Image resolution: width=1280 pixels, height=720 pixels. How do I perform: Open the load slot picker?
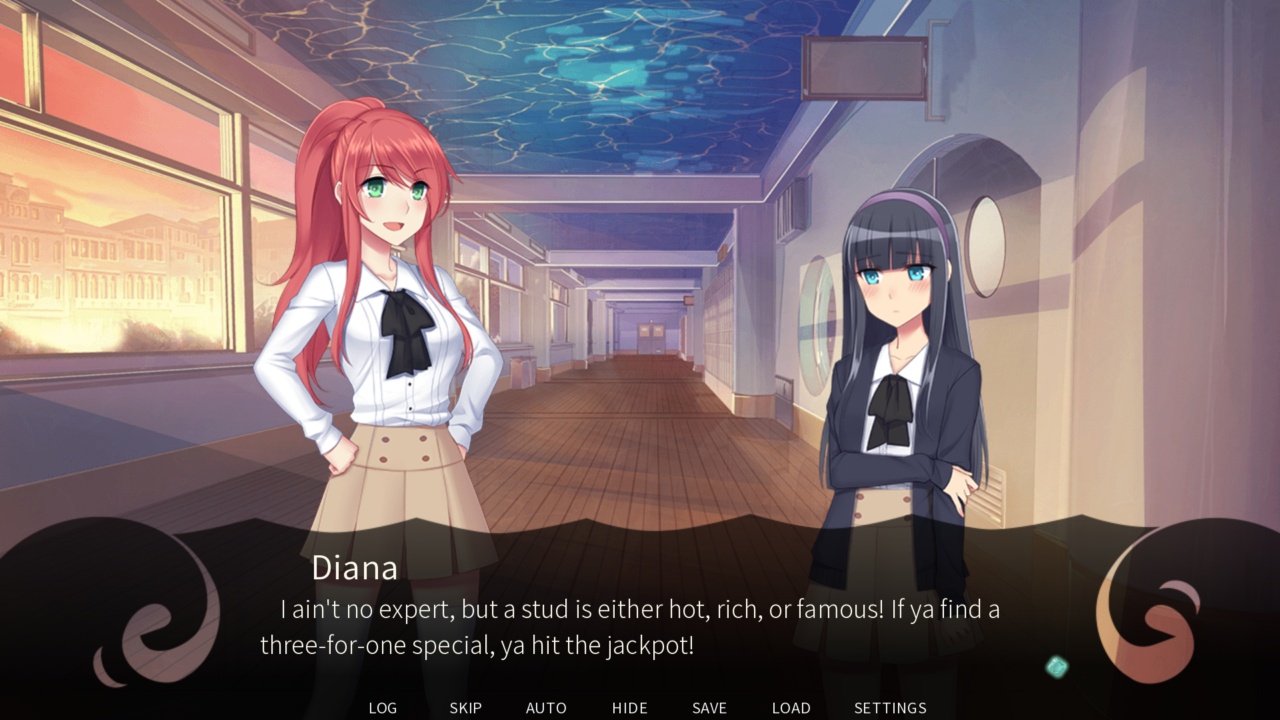point(791,707)
